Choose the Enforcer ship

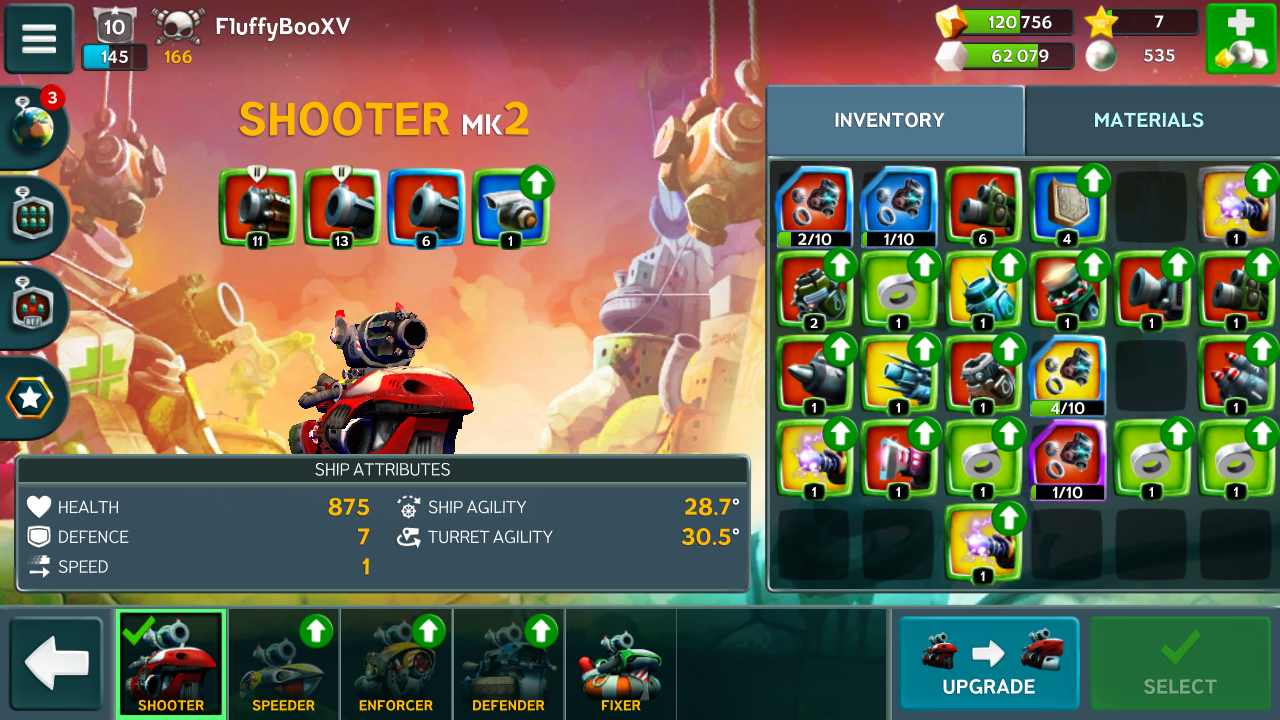[x=396, y=664]
